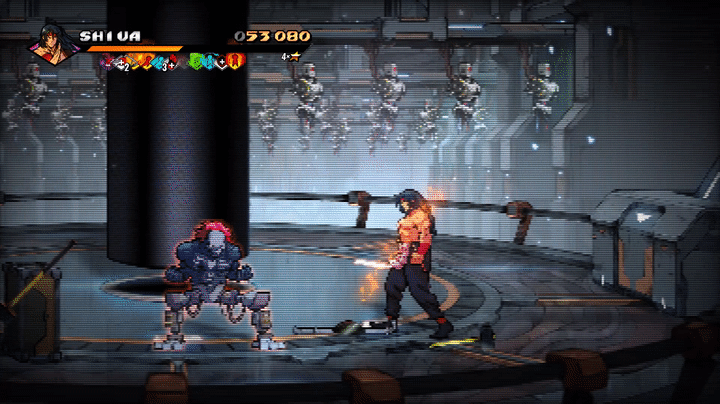Select the orange figure perk icon at row end
720x404 pixels.
[236, 62]
